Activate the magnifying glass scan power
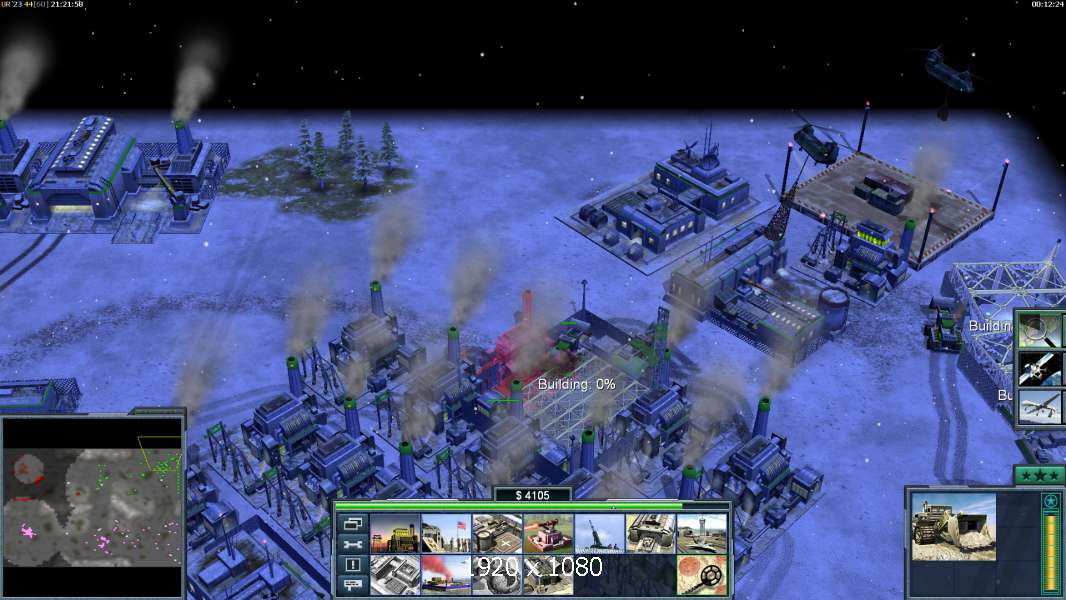 [1042, 328]
